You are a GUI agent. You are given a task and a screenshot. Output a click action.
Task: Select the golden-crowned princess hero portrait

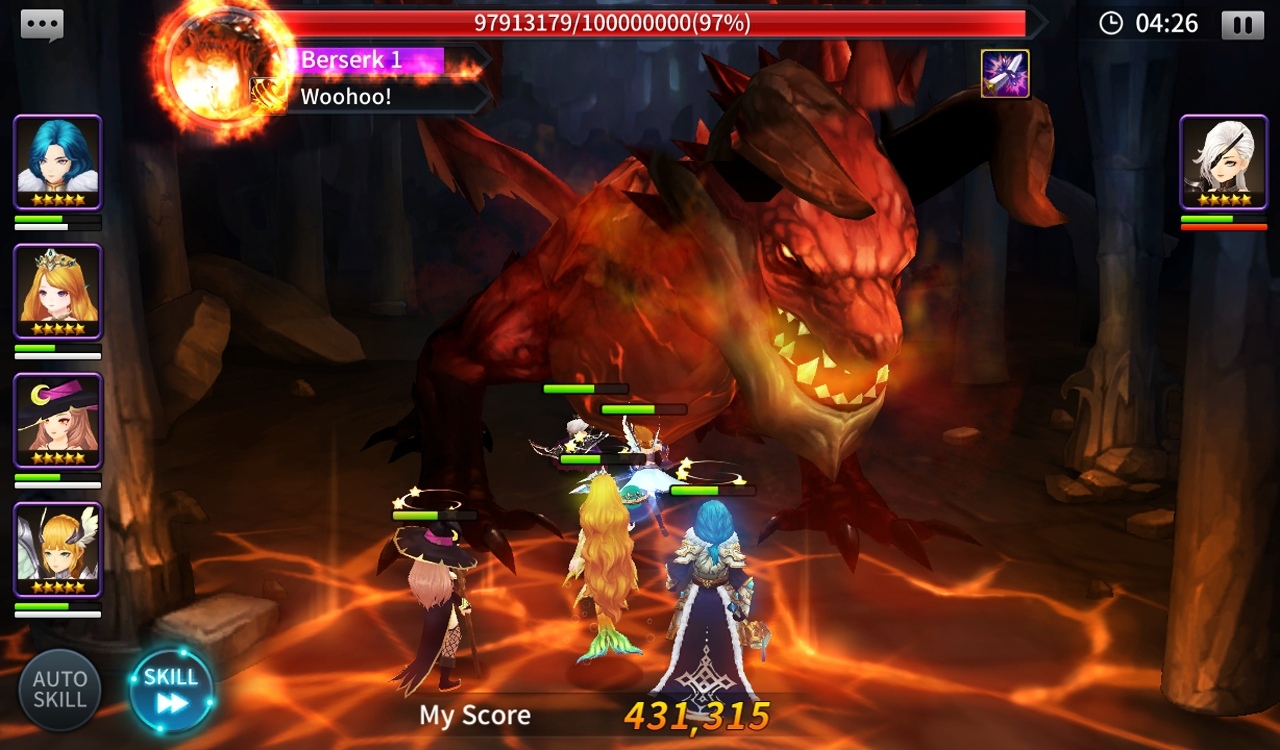coord(57,292)
